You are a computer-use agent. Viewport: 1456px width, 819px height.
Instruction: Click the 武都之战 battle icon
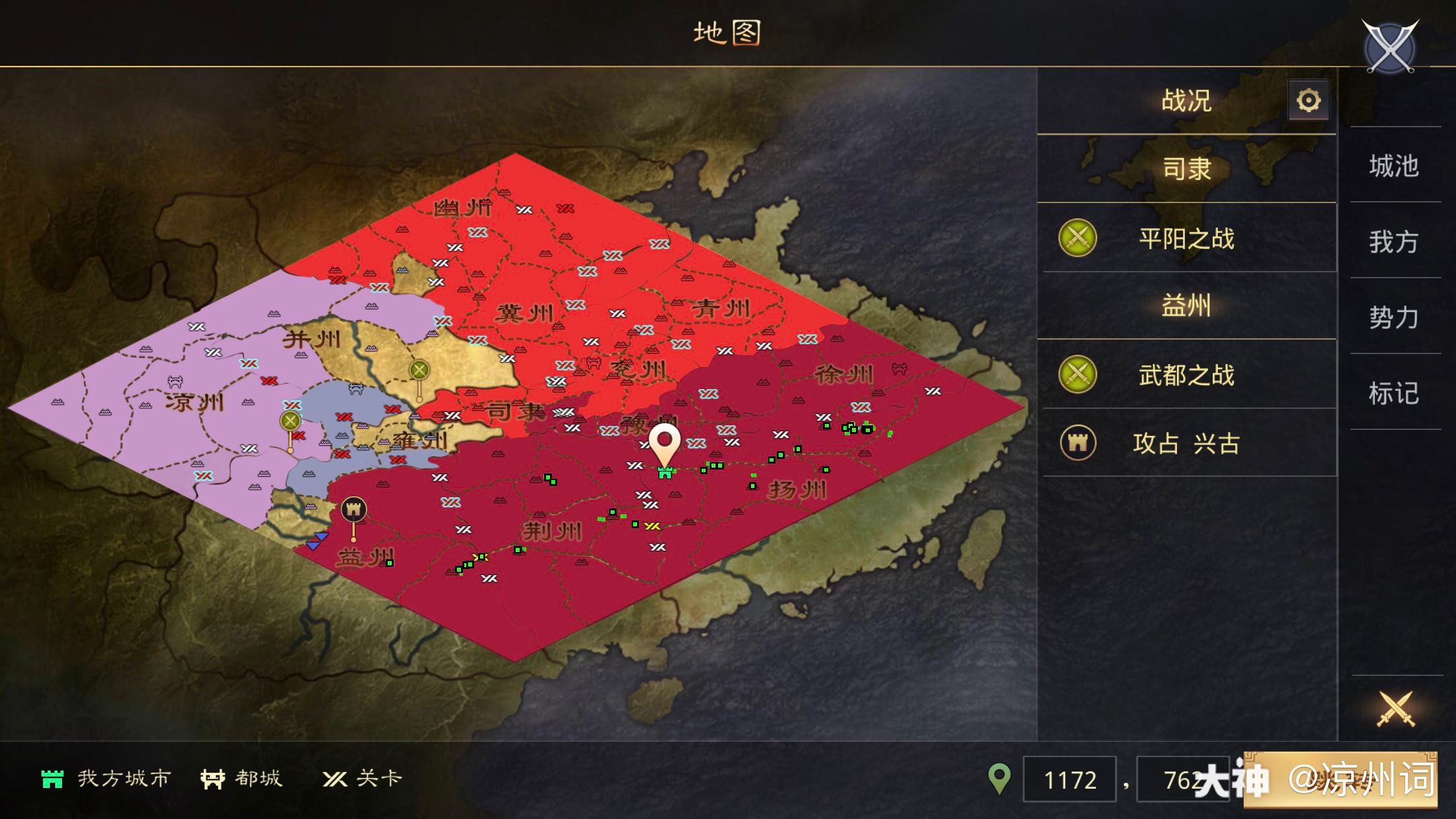1077,375
